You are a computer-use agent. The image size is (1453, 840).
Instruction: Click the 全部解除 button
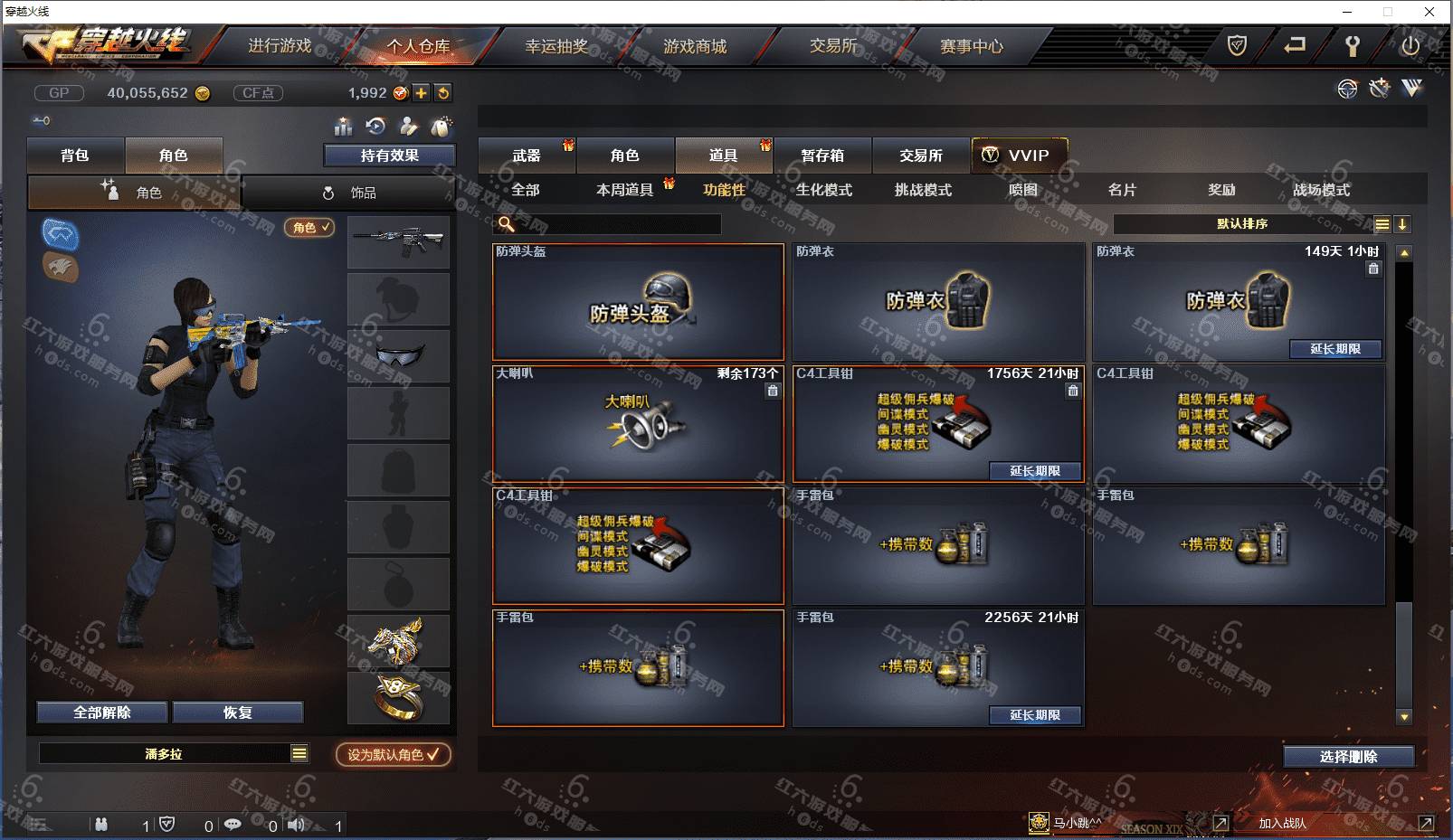tap(102, 713)
